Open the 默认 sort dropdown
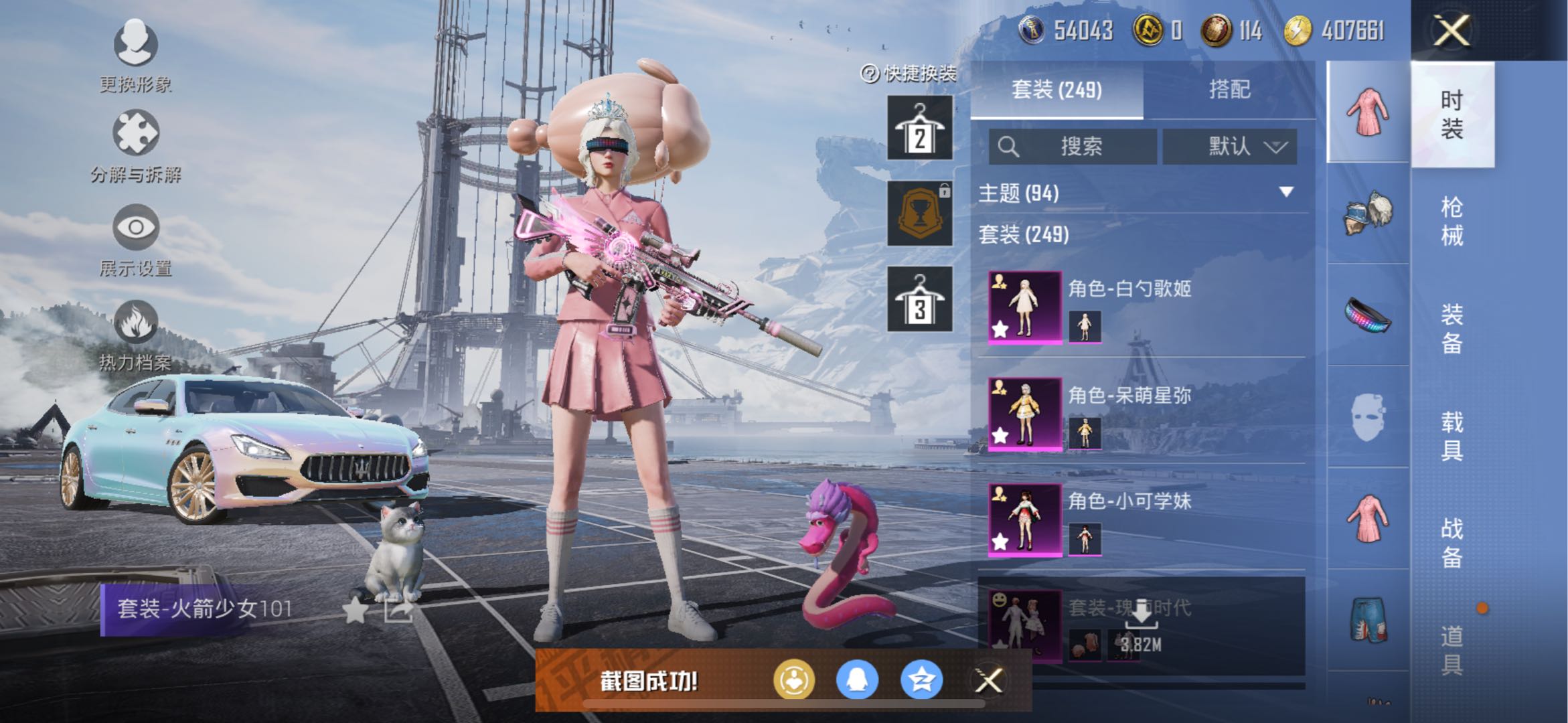 [x=1230, y=146]
